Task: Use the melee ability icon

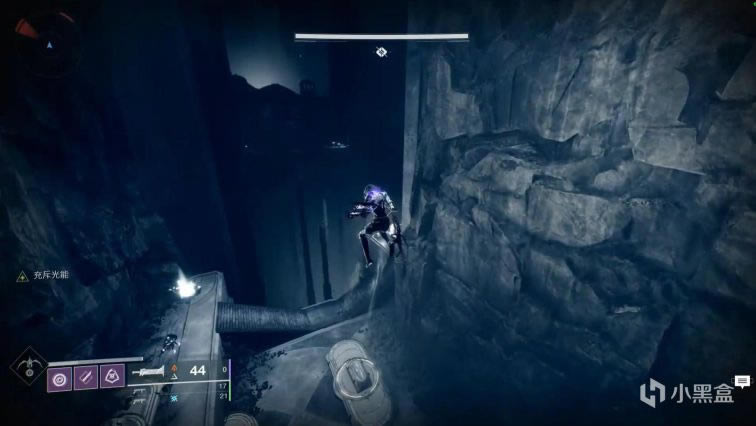Action: point(86,378)
